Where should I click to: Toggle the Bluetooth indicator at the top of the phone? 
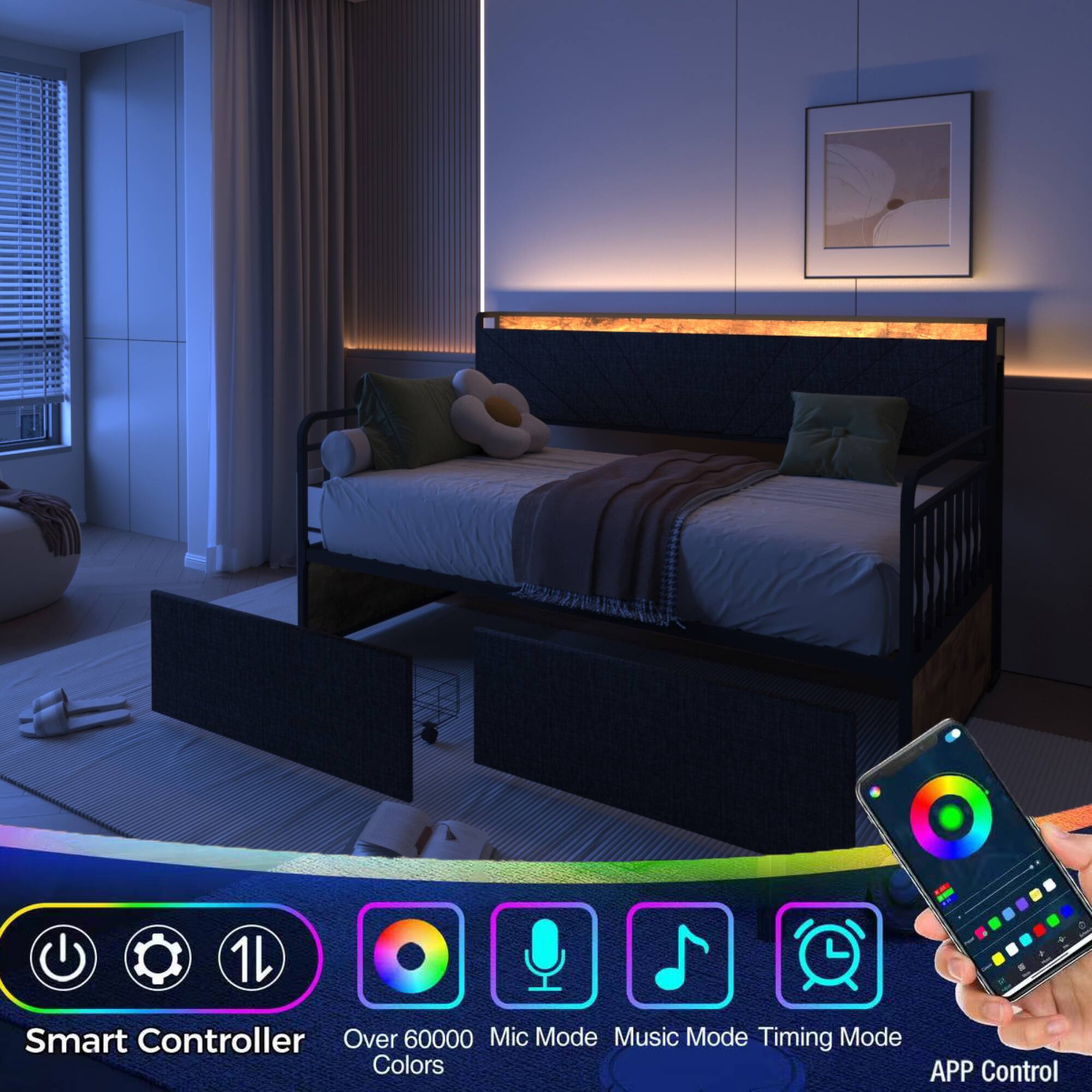[952, 734]
